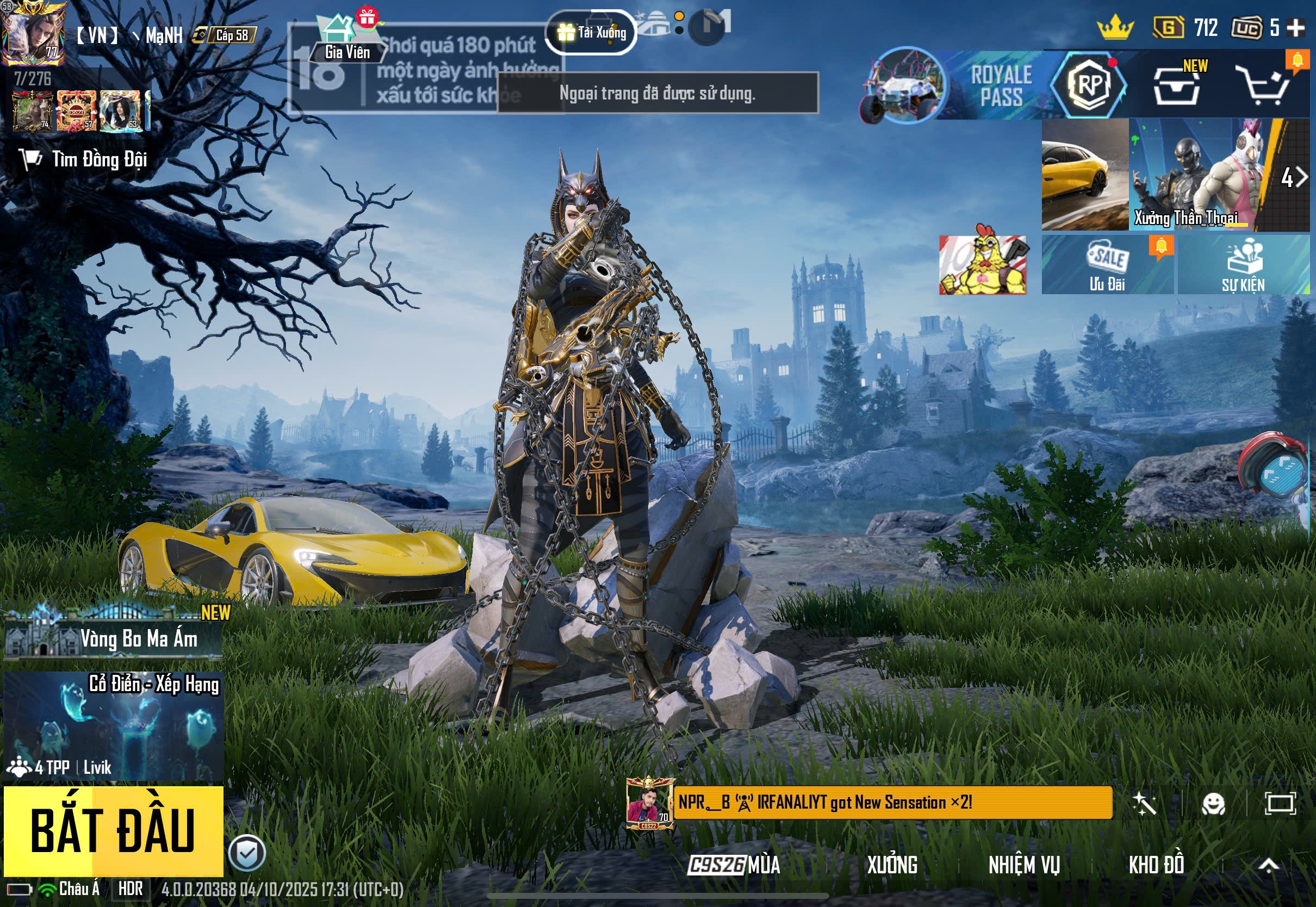Open the Cổ Điển - Xếp Hạng mode selector

point(114,726)
